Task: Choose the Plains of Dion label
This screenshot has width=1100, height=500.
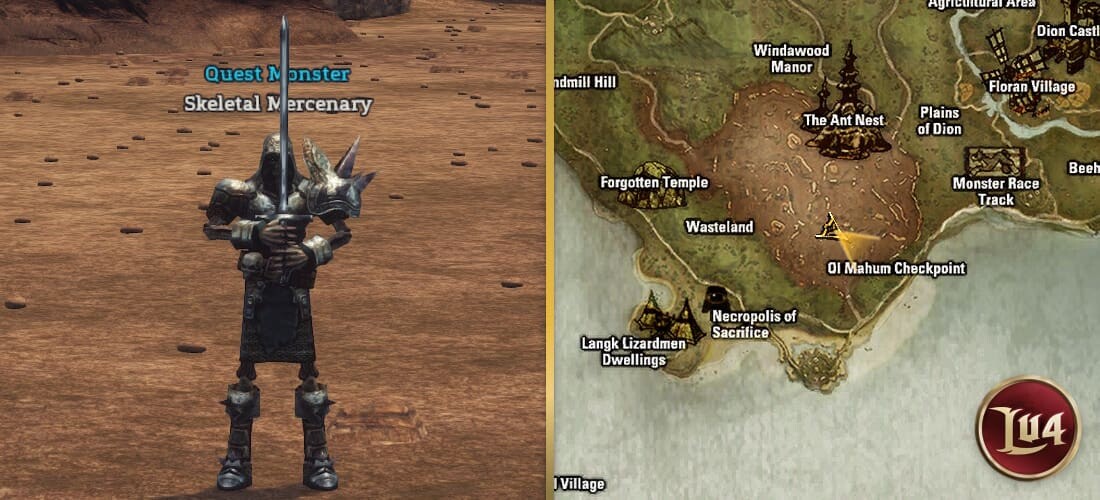Action: click(x=939, y=121)
